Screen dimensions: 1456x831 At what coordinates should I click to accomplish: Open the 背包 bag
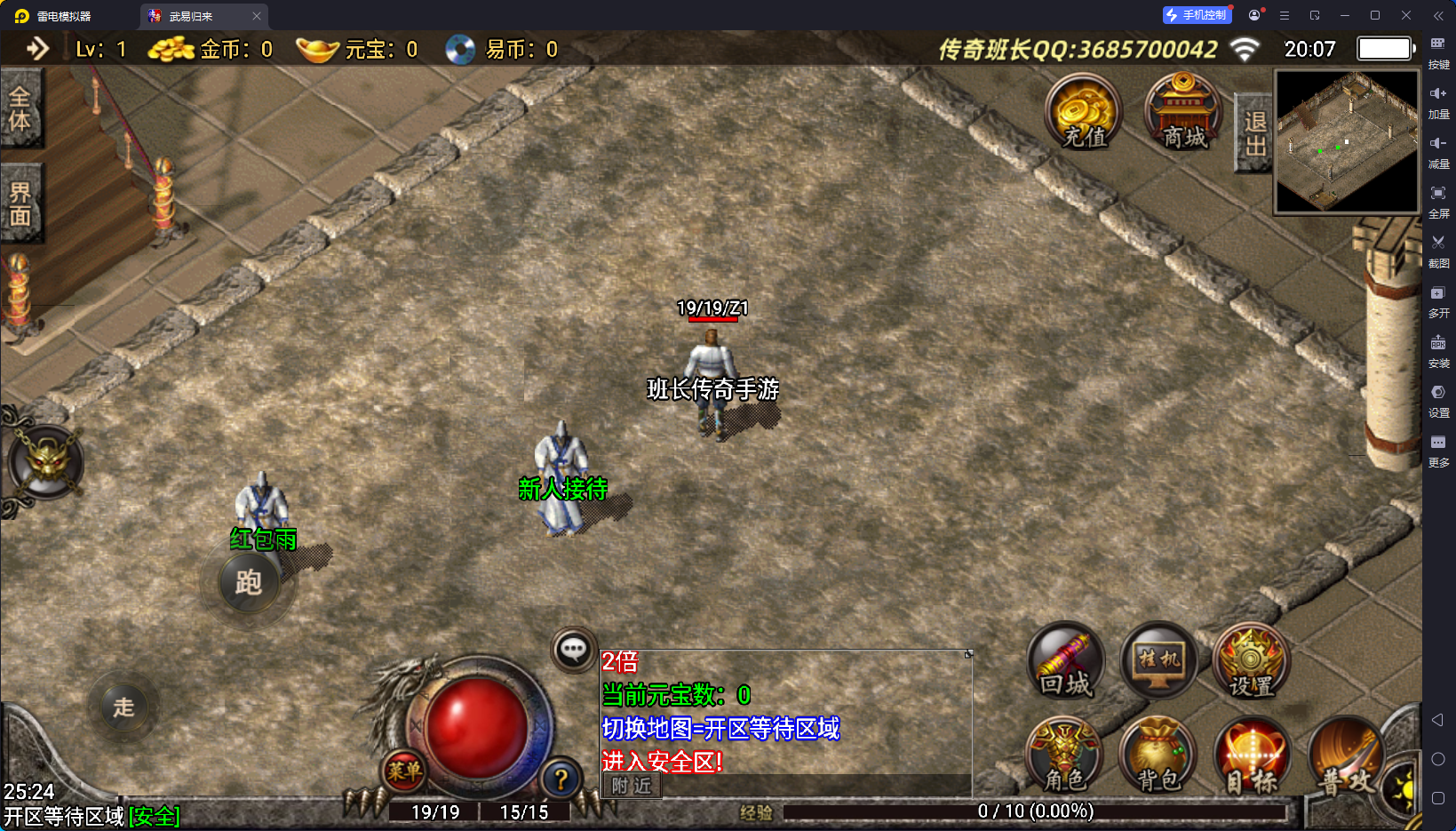(1158, 755)
